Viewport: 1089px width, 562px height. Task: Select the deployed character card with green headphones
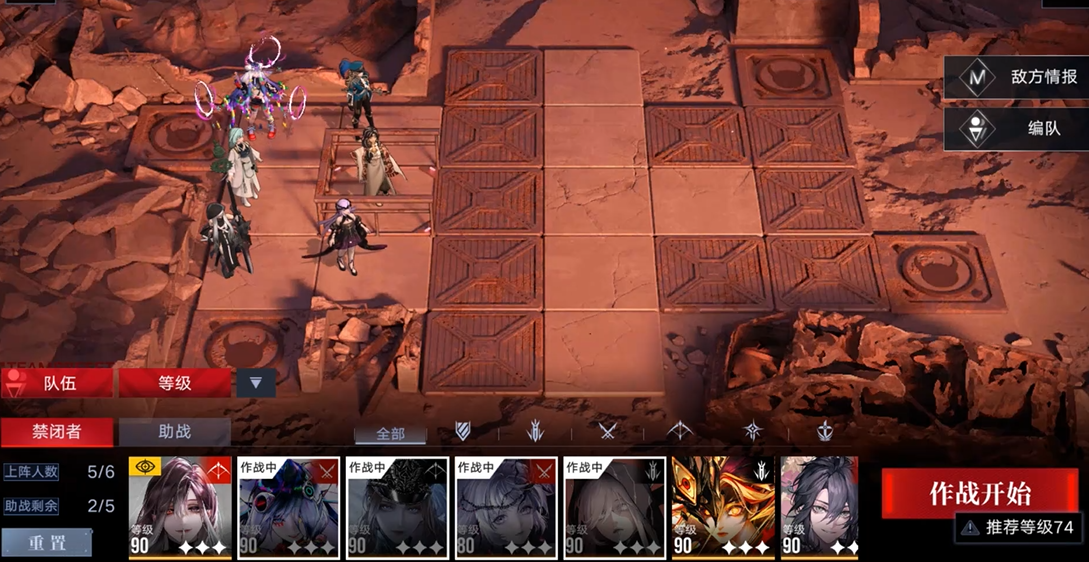click(288, 508)
